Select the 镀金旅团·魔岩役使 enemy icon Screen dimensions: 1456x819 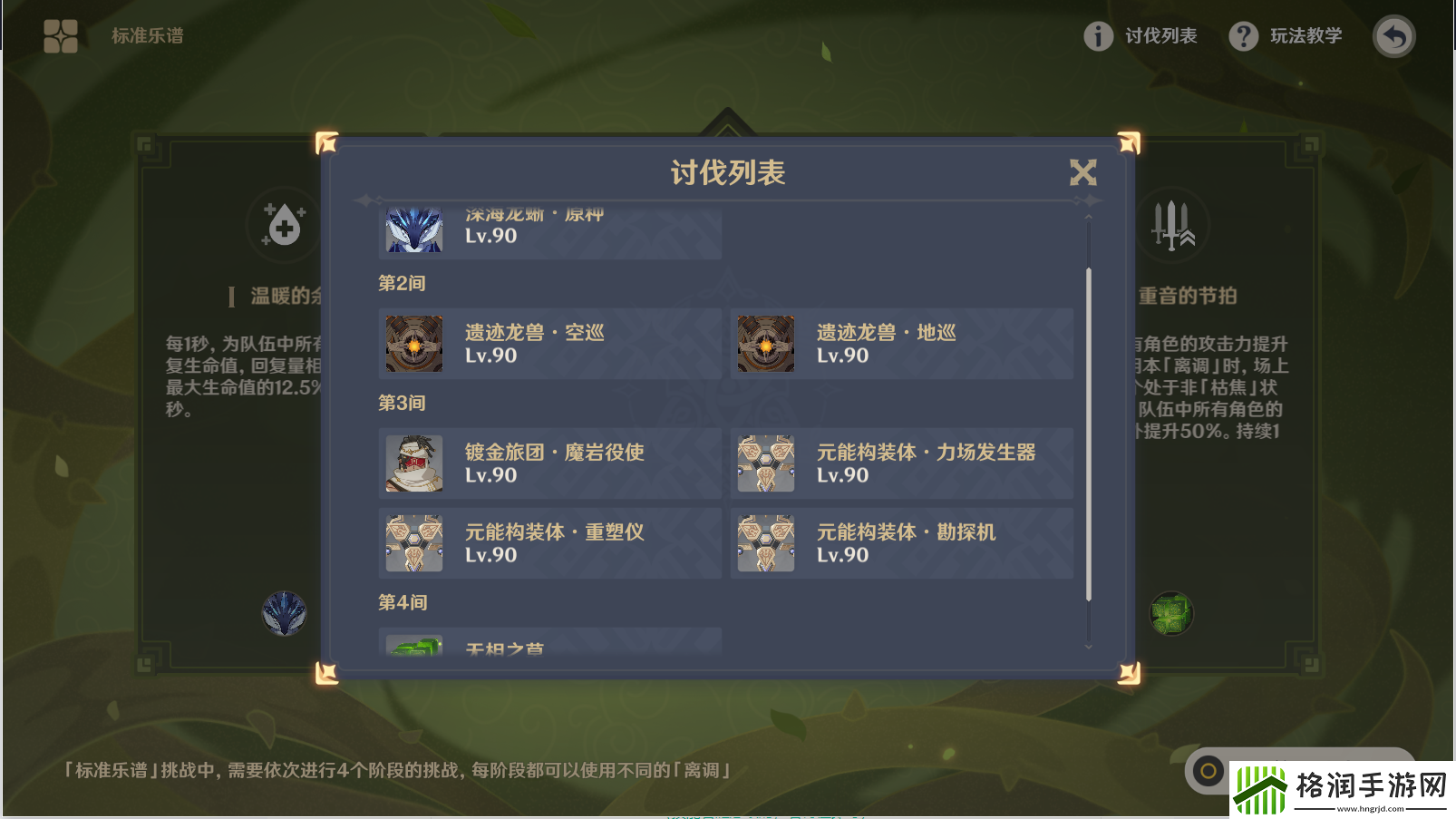point(413,463)
